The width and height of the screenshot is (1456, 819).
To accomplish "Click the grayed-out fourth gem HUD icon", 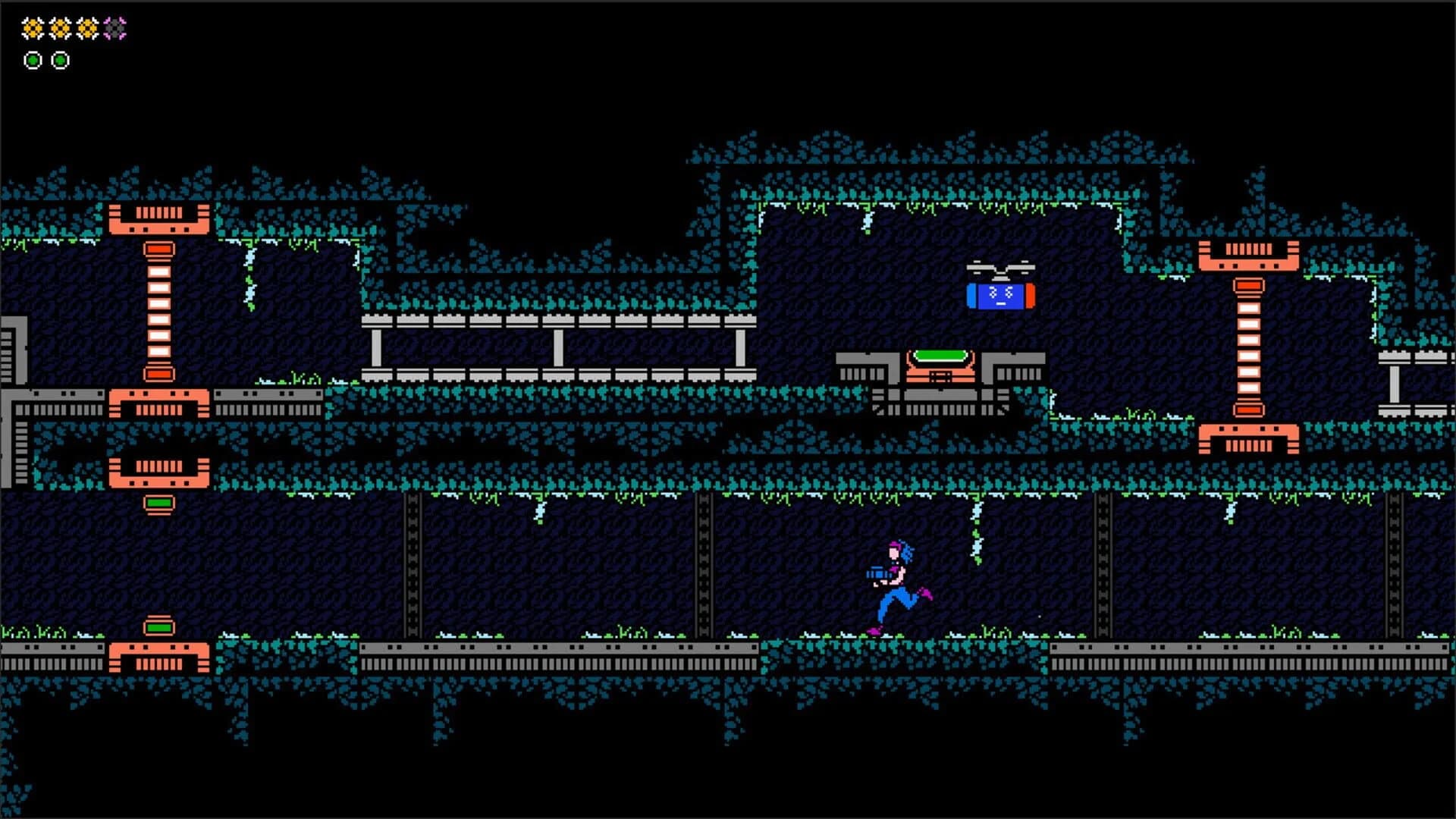I will click(114, 27).
